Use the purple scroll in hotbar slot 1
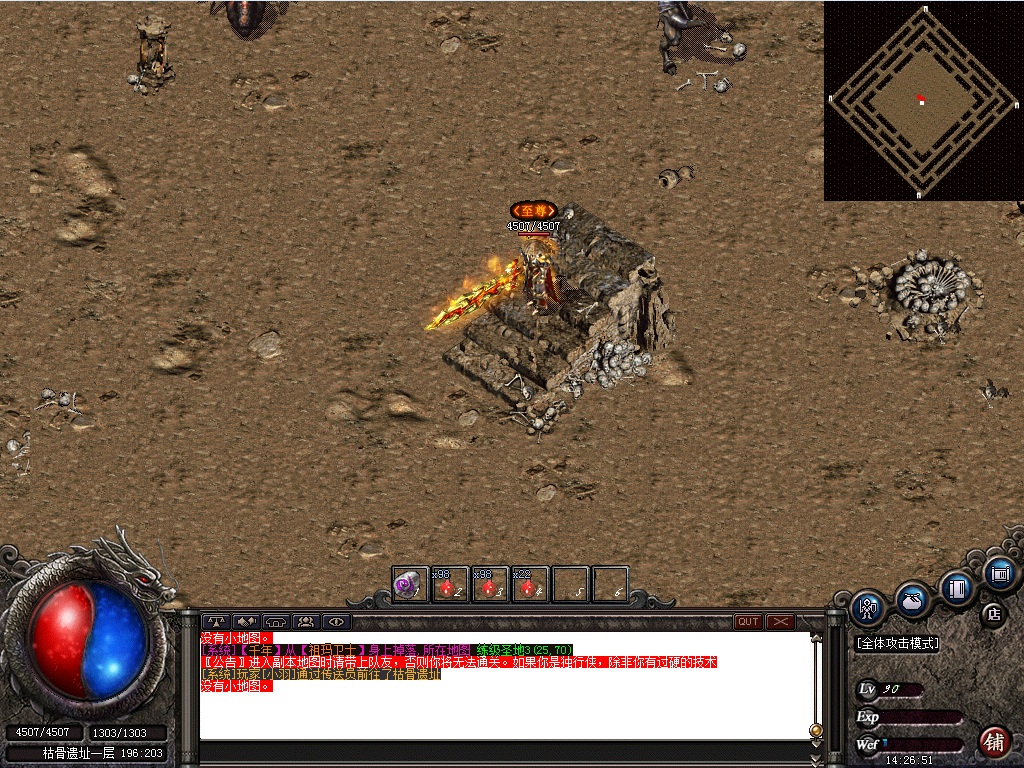 tap(408, 585)
